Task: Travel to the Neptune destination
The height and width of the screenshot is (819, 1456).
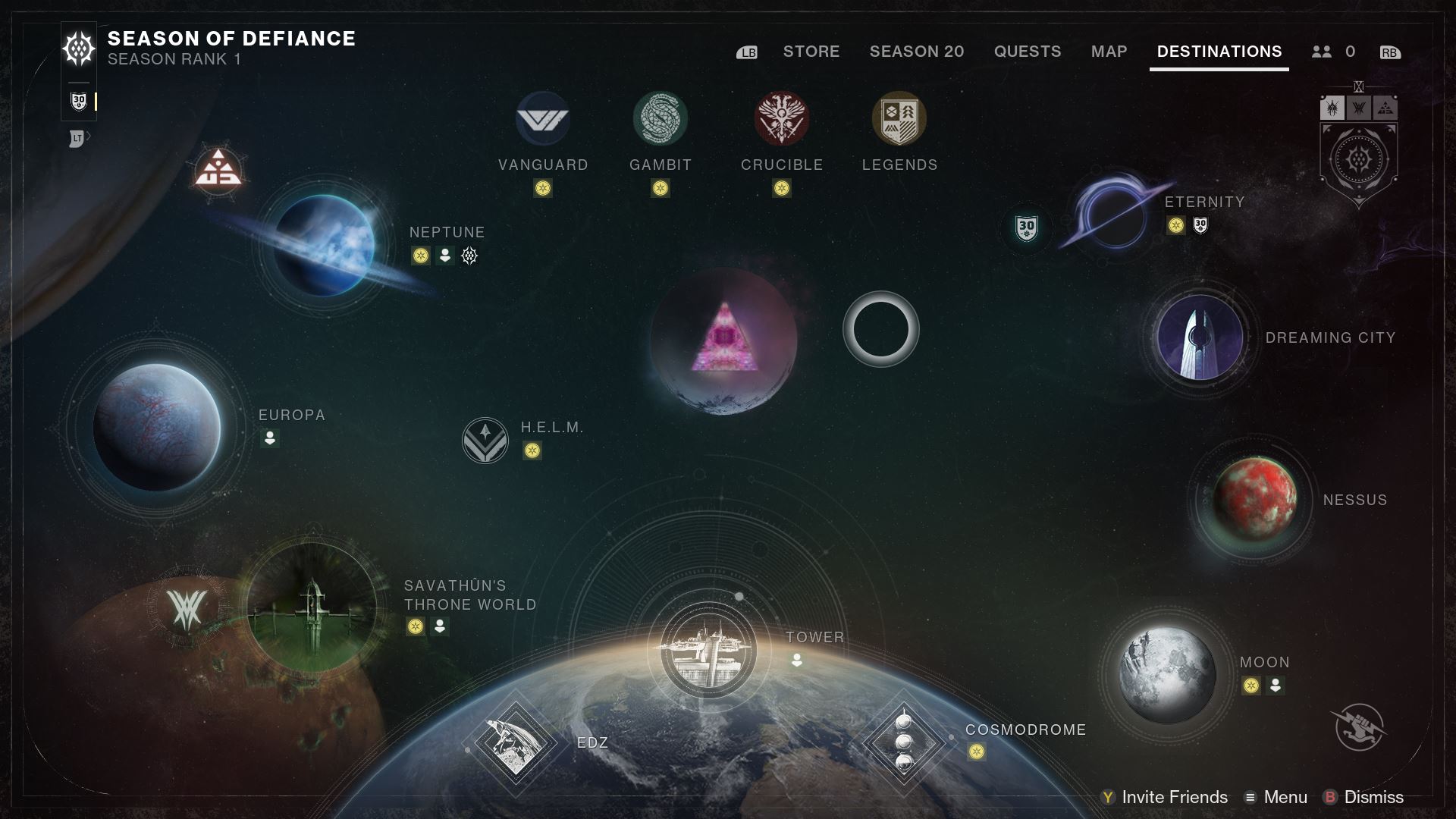Action: click(325, 245)
